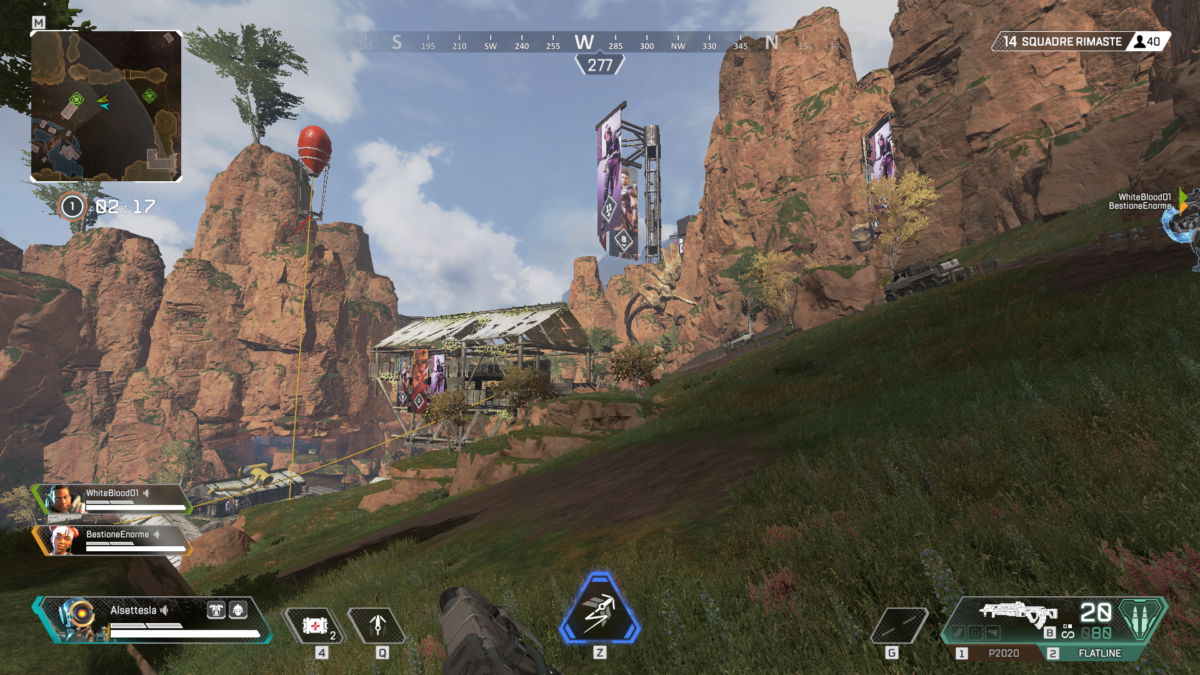Use the med kit healing item slot

[314, 626]
